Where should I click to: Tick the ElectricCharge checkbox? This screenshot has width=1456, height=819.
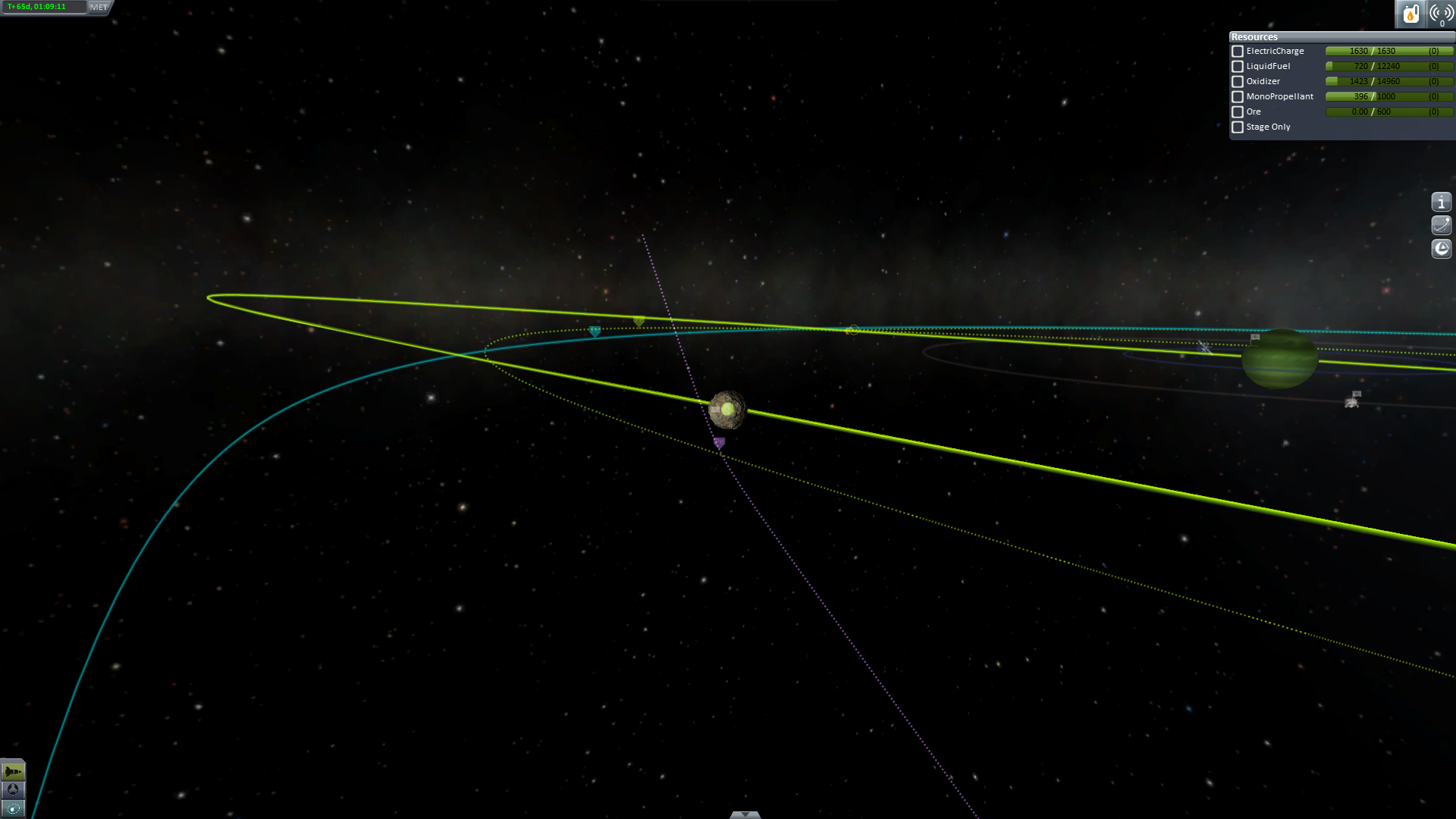pos(1238,52)
